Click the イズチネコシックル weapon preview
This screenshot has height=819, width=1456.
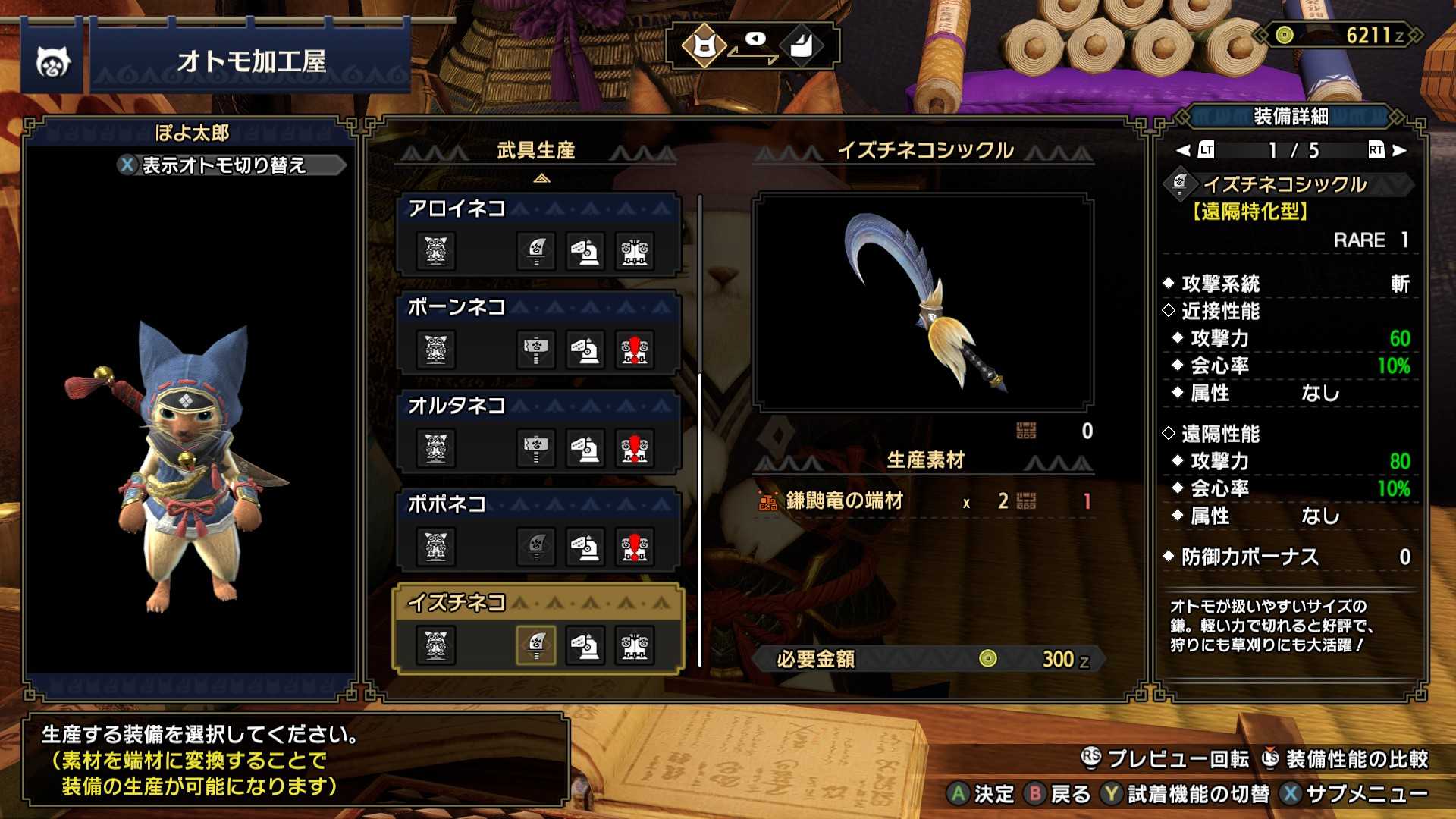[923, 302]
